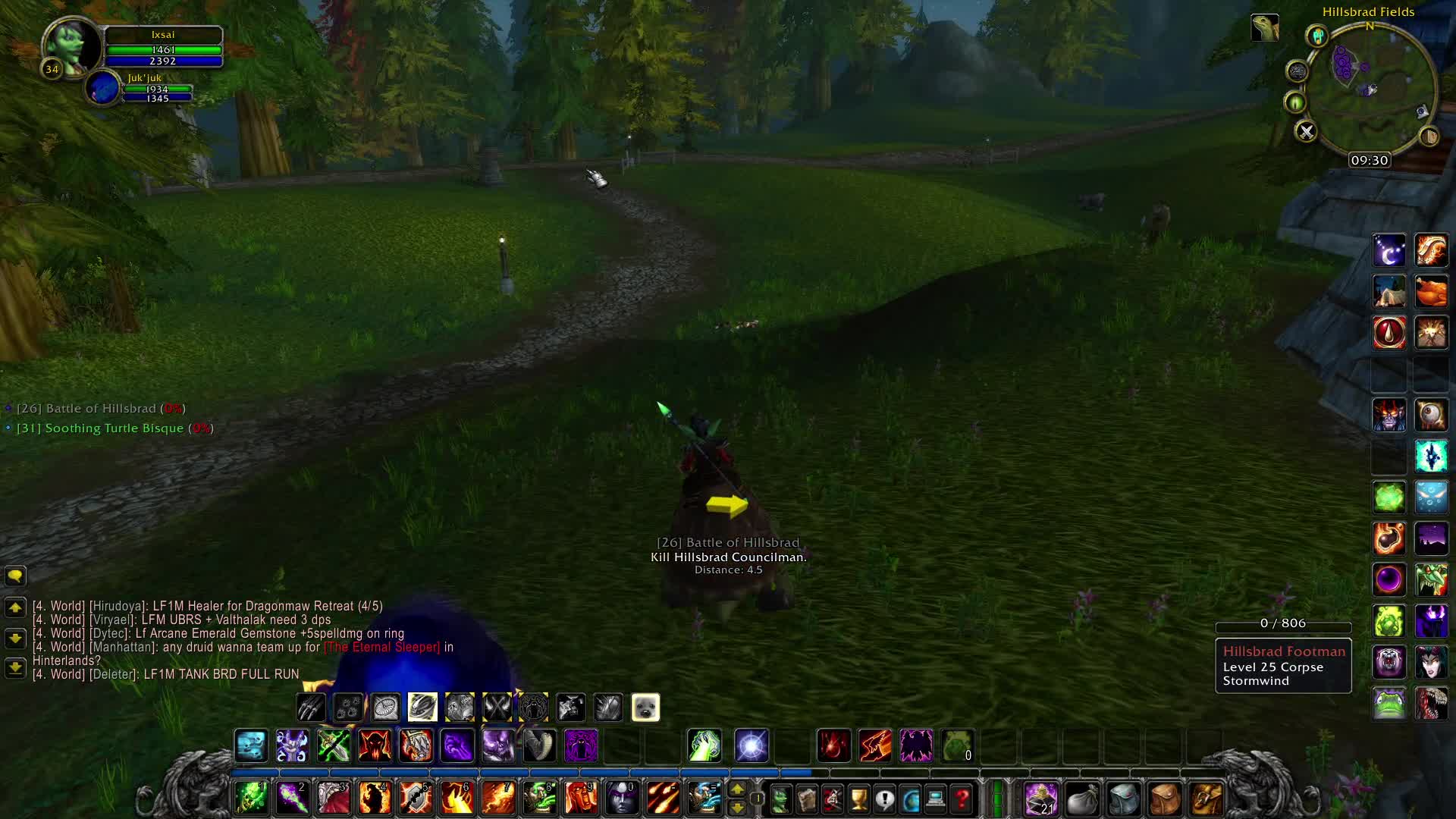Open the Spellbook from the micro menu
Screen dimensions: 1456x819
(805, 799)
